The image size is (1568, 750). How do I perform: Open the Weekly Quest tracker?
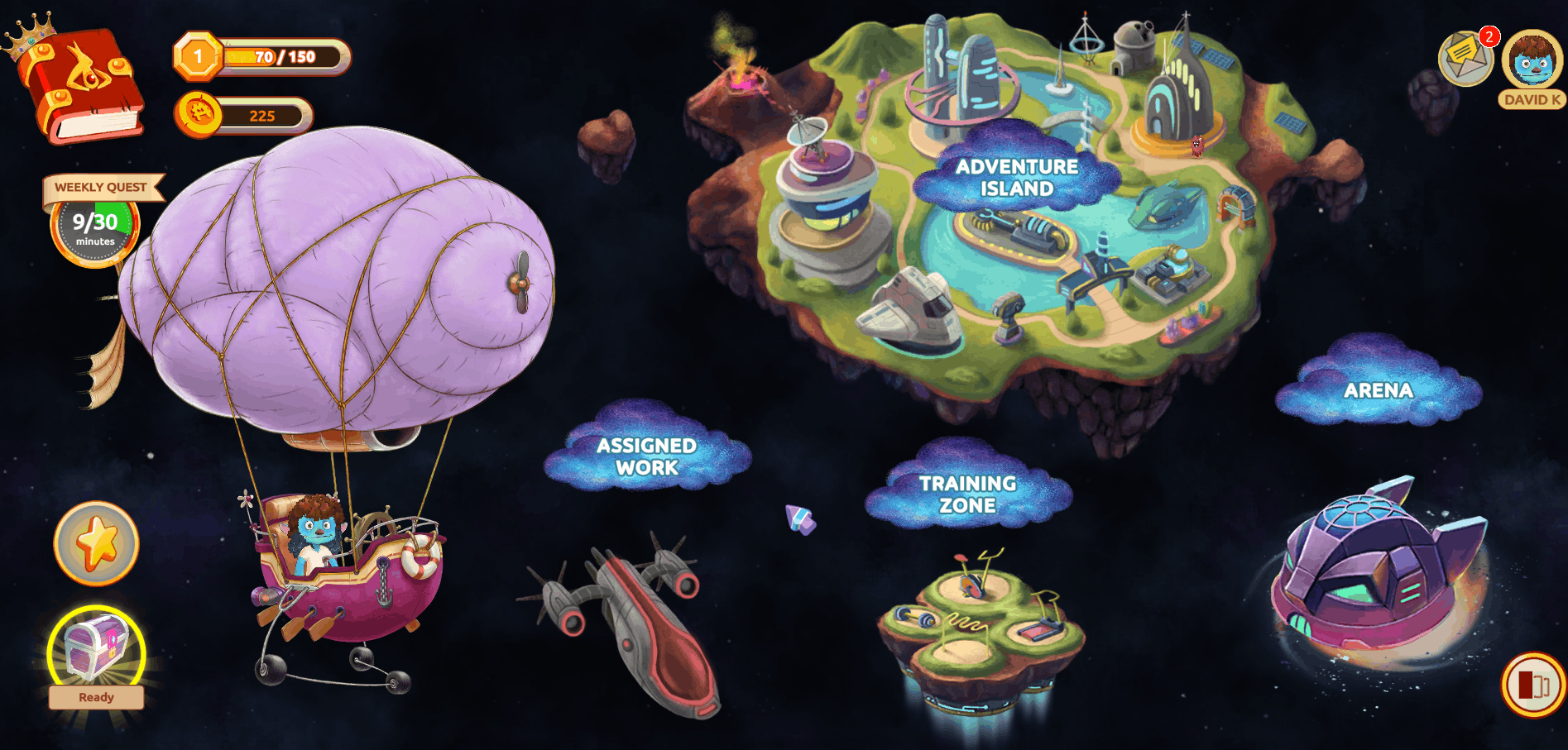click(x=96, y=223)
